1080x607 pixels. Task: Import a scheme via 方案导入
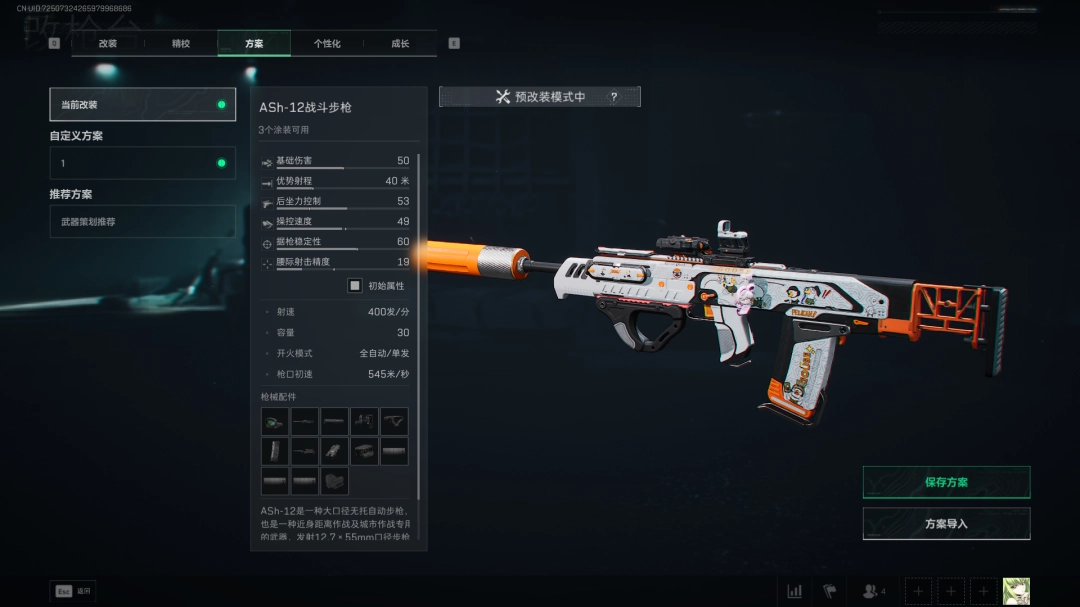pyautogui.click(x=946, y=523)
